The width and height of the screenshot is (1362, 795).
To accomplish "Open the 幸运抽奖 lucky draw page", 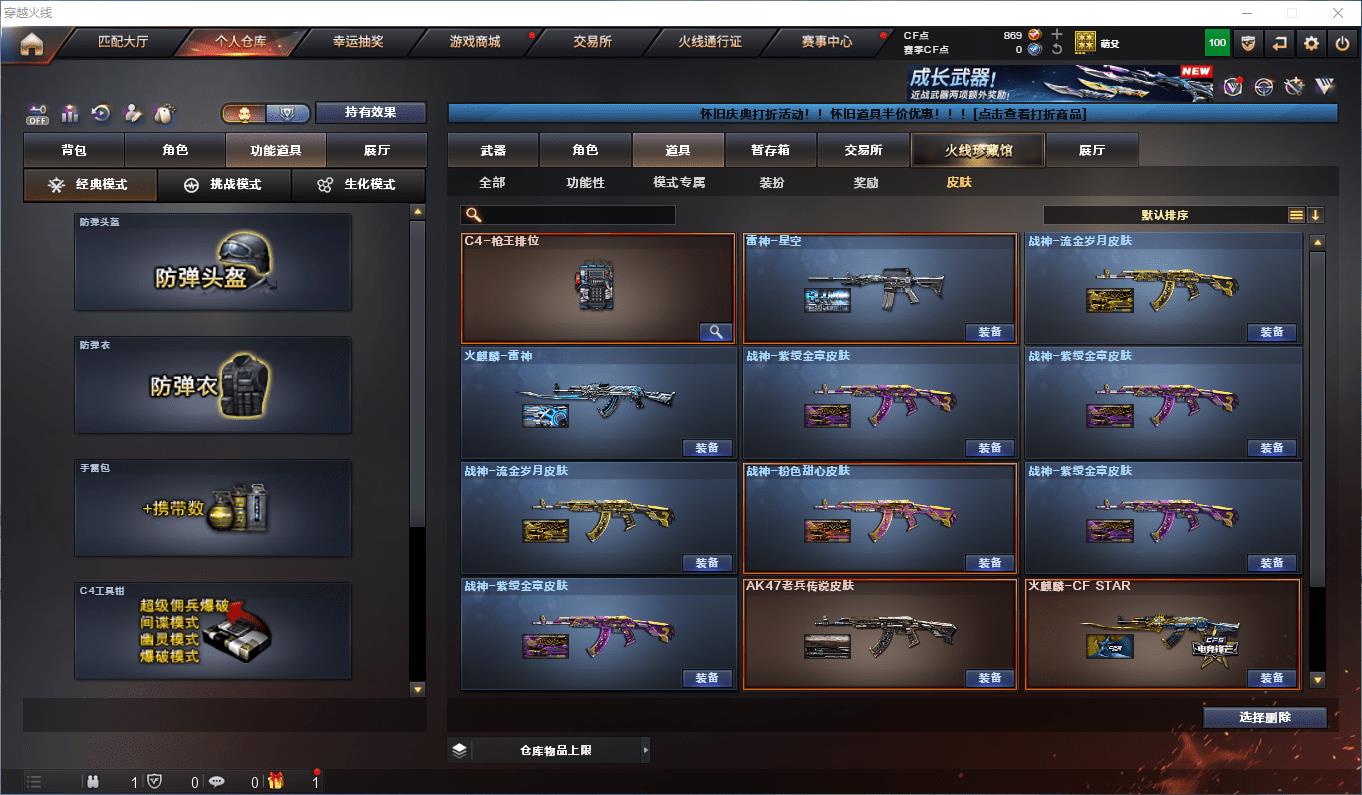I will 358,42.
